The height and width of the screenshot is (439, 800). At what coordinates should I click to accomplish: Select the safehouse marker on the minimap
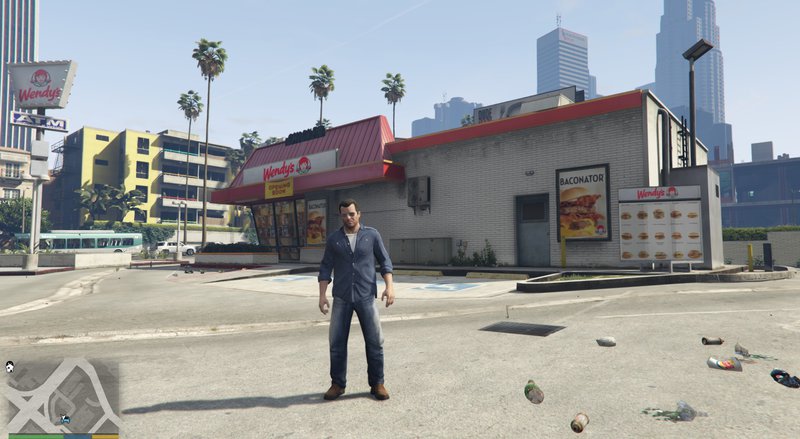coord(9,367)
